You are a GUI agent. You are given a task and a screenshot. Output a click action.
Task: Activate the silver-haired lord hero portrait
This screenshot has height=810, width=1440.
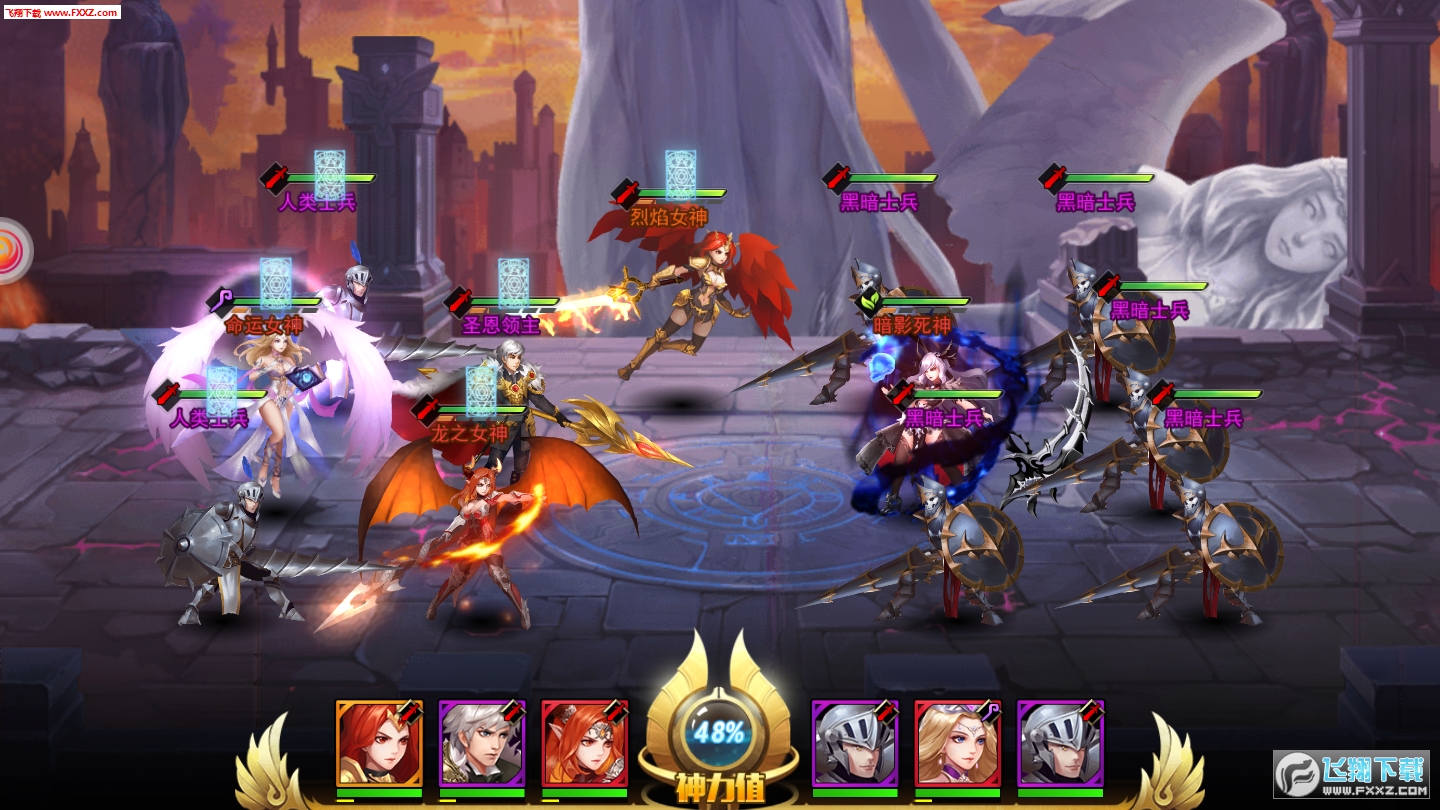point(482,743)
